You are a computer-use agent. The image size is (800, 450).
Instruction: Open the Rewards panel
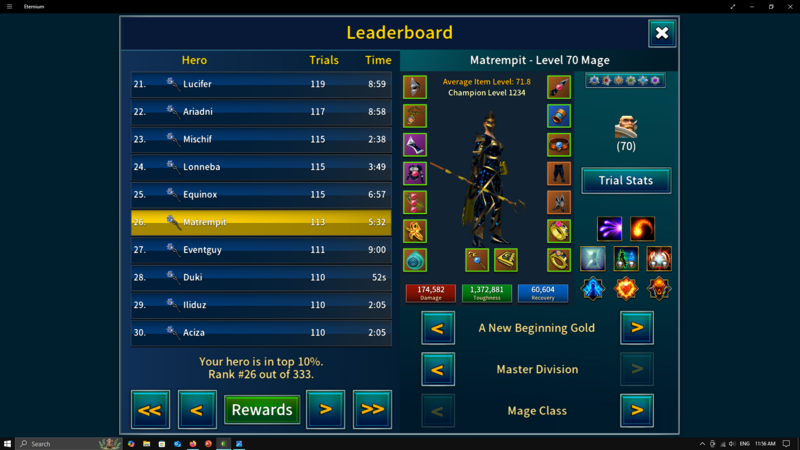click(262, 409)
